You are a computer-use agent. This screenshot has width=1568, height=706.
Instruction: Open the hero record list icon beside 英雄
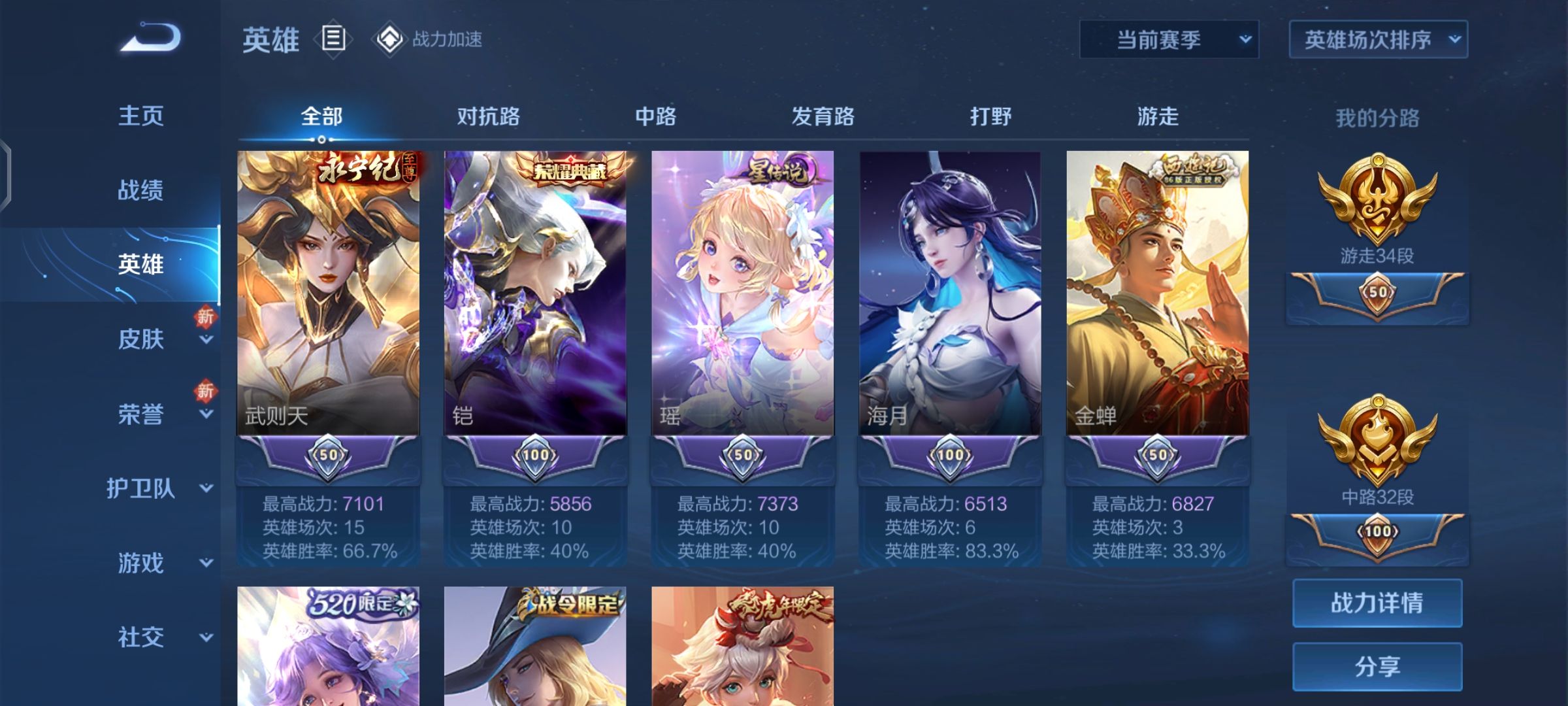tap(333, 39)
